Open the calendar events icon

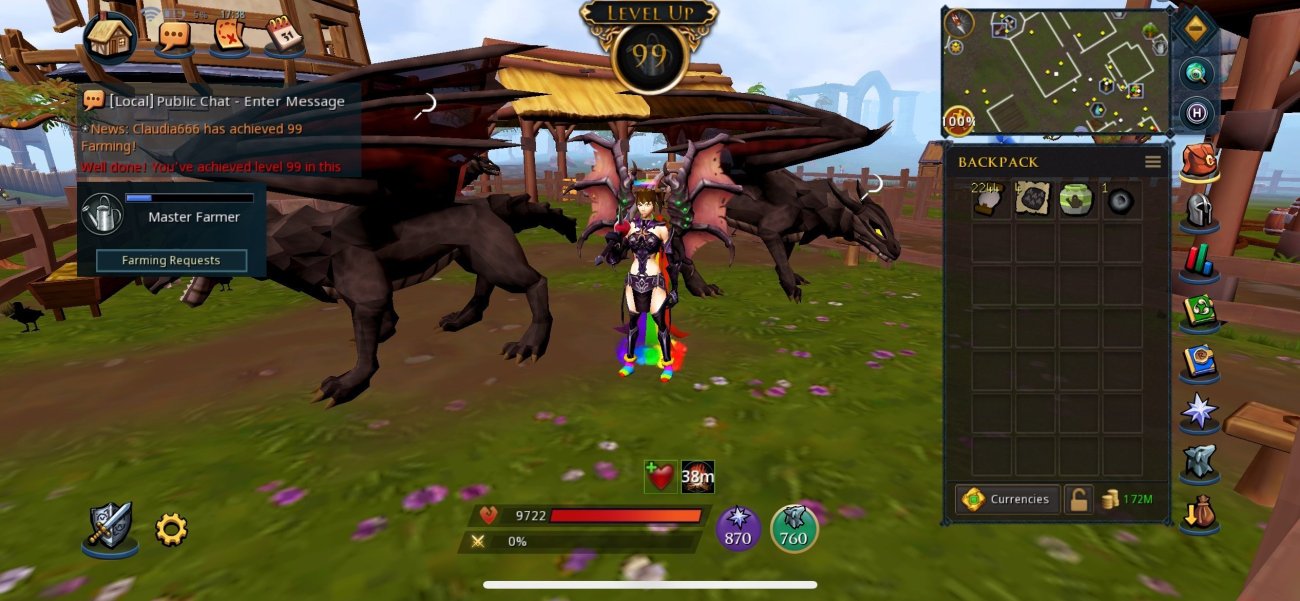284,36
